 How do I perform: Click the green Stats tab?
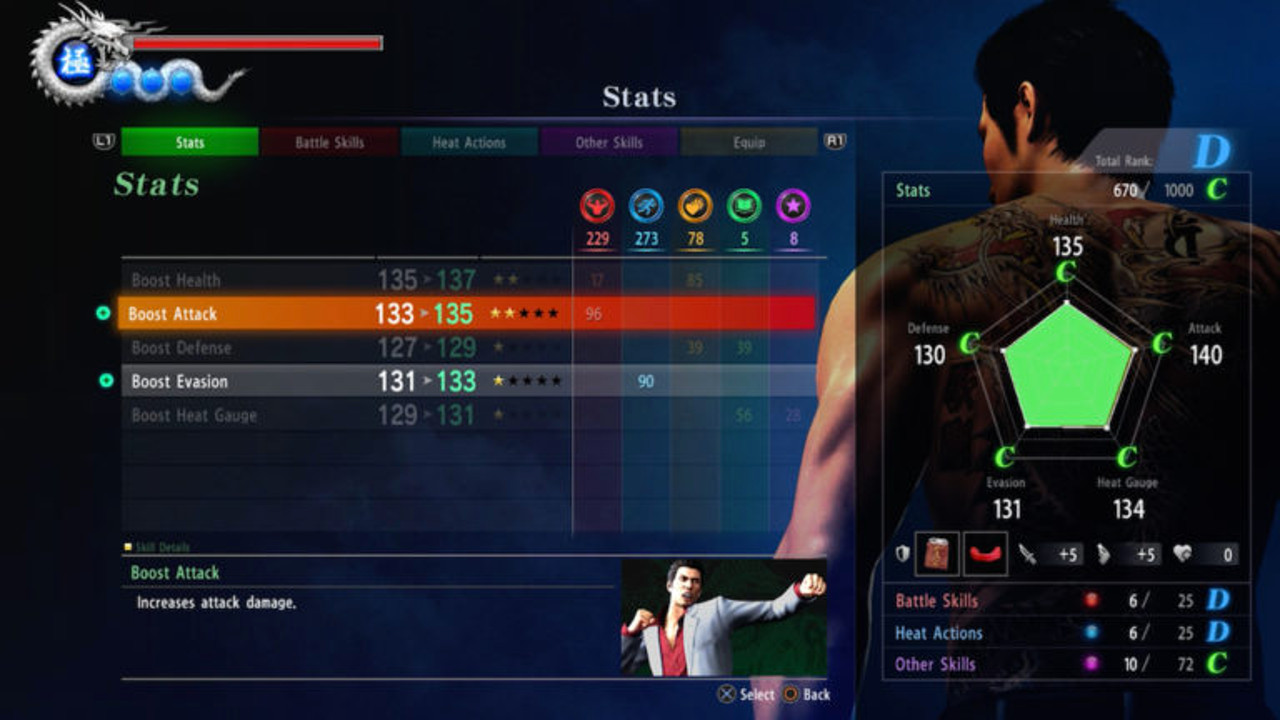[x=190, y=142]
